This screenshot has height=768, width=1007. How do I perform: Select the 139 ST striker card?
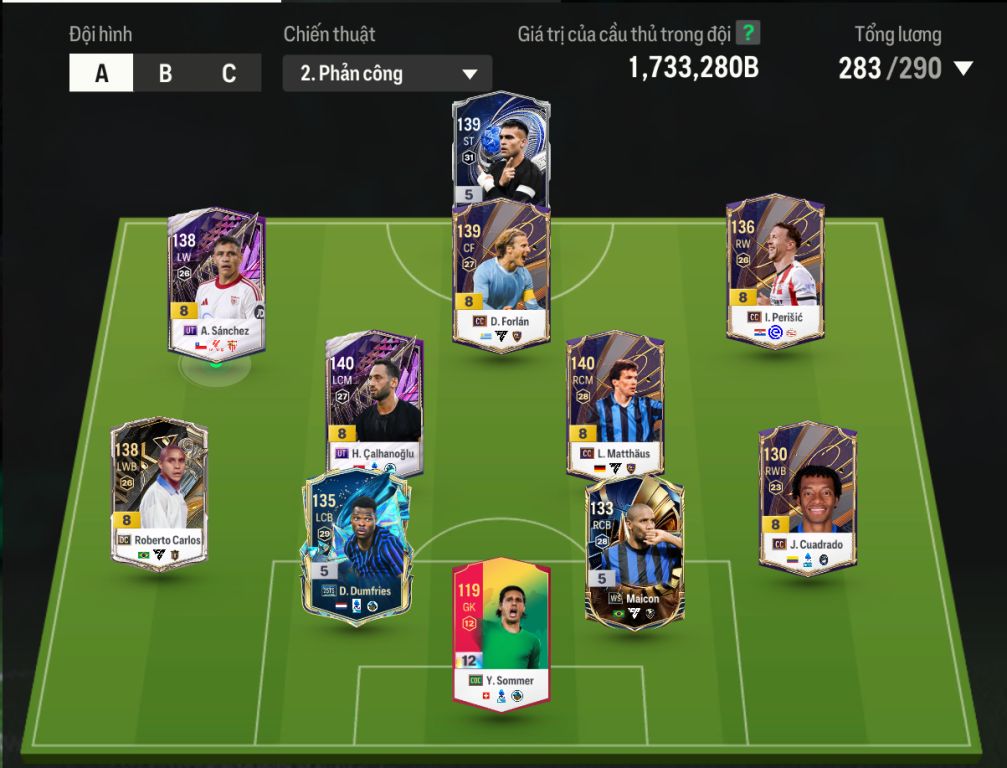click(x=500, y=145)
